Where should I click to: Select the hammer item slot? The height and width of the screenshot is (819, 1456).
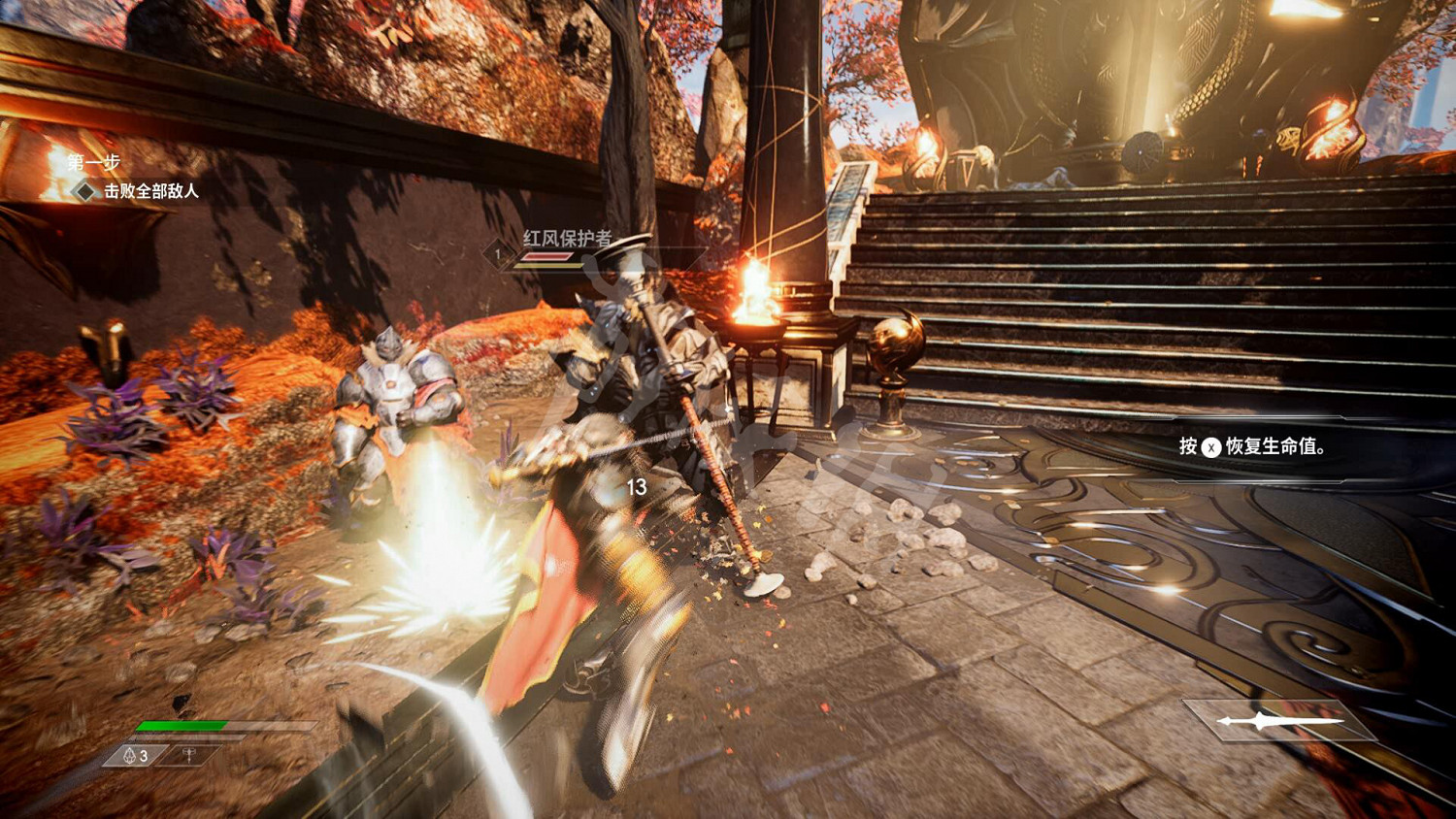(191, 754)
